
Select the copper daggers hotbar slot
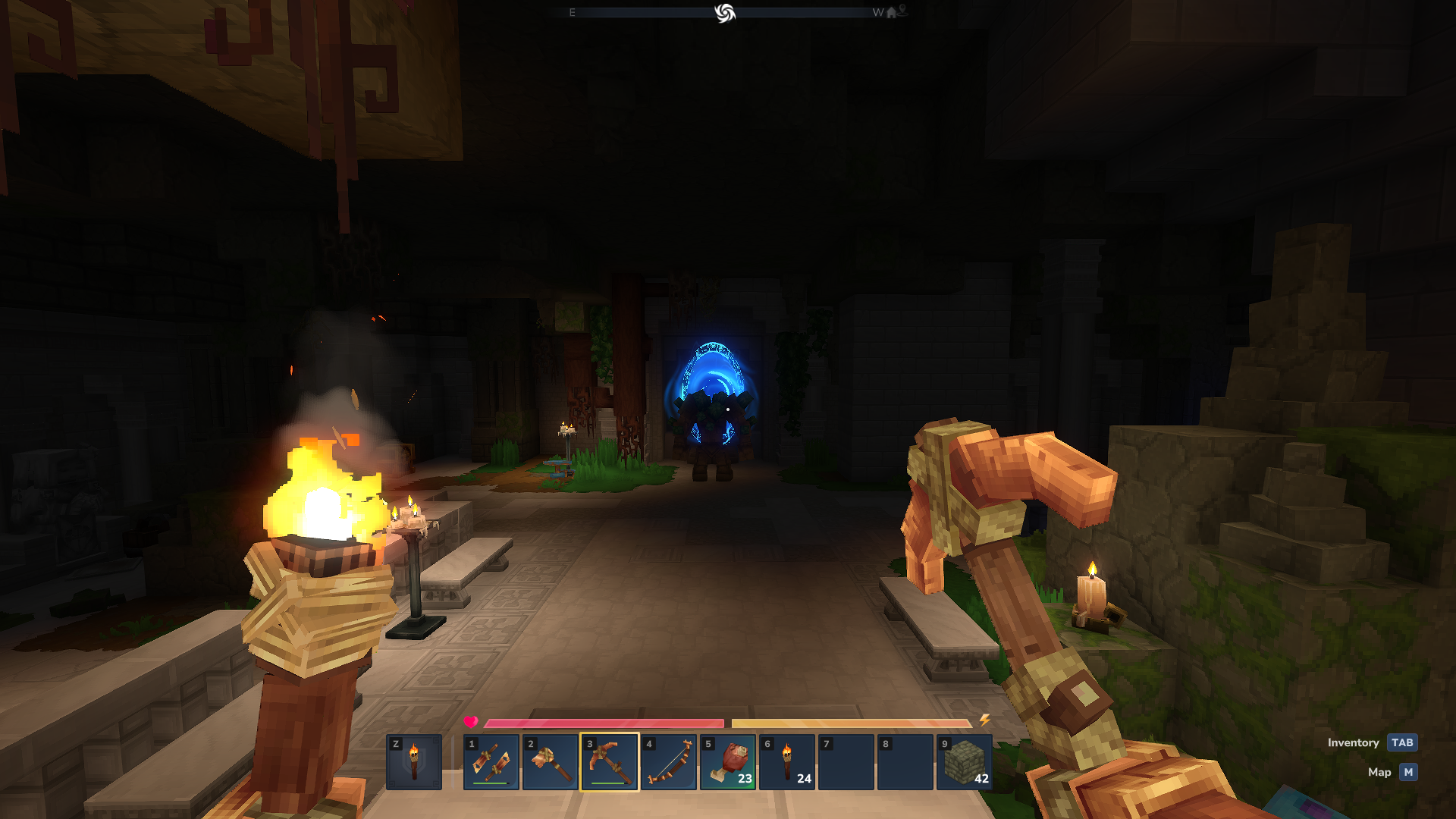tap(491, 762)
